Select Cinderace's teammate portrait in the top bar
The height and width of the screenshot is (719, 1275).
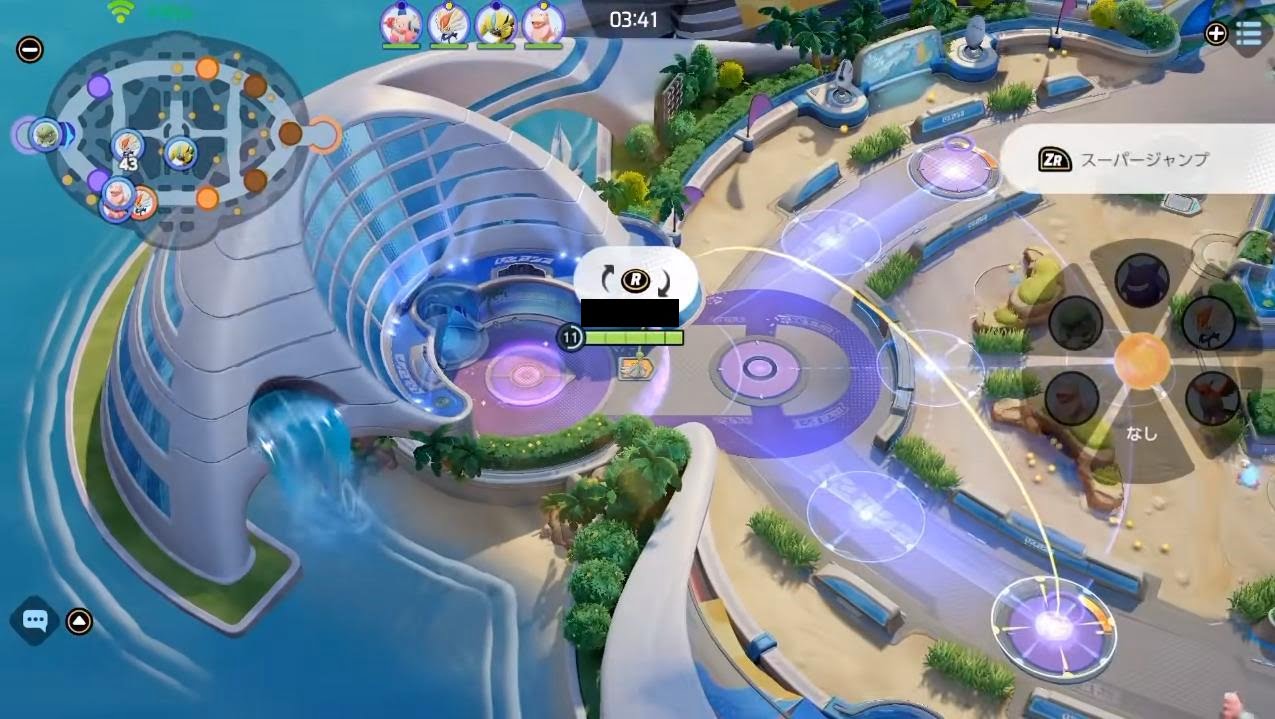(449, 24)
